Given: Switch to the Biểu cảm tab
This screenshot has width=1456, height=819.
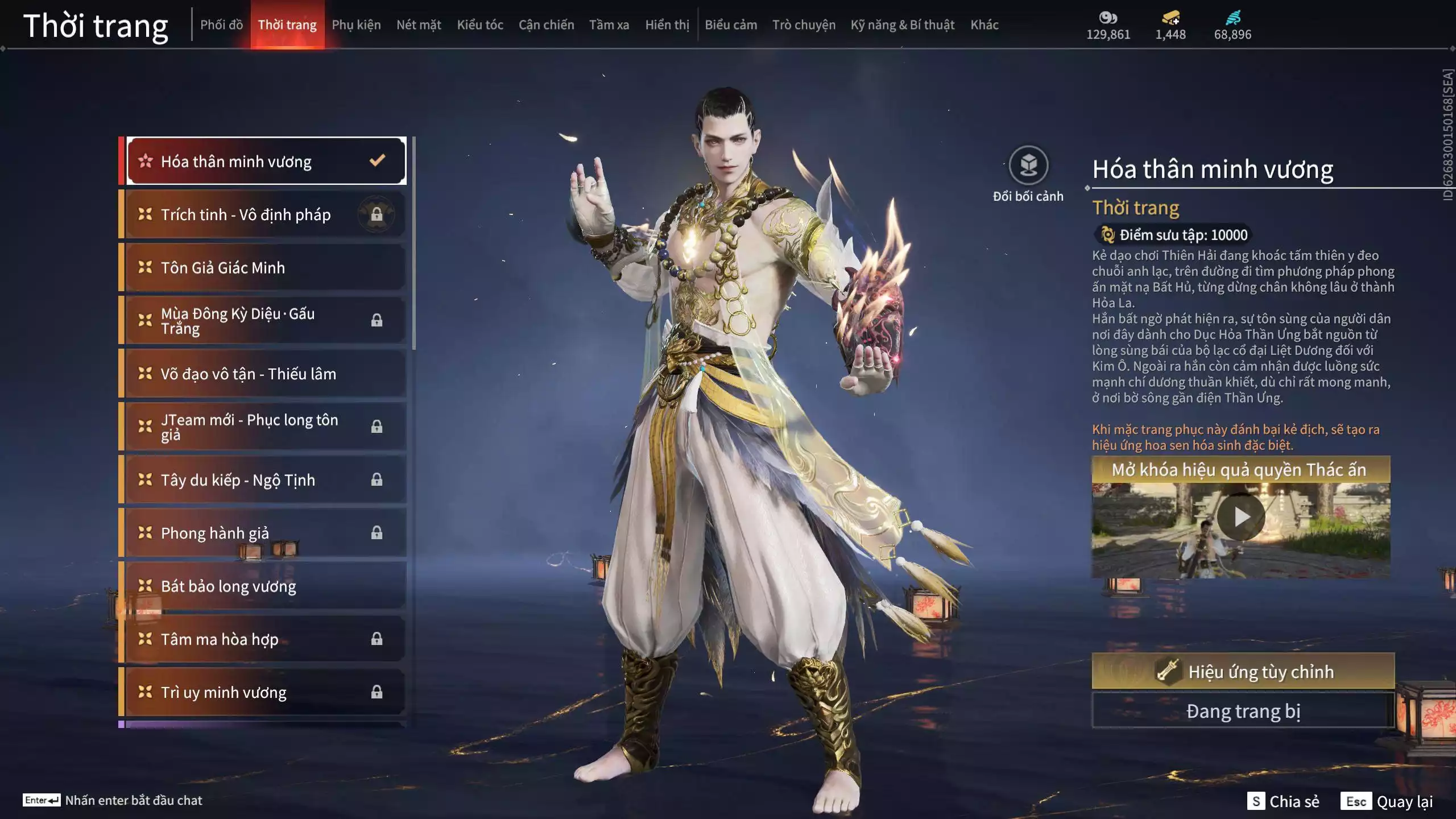Looking at the screenshot, I should pos(731,25).
